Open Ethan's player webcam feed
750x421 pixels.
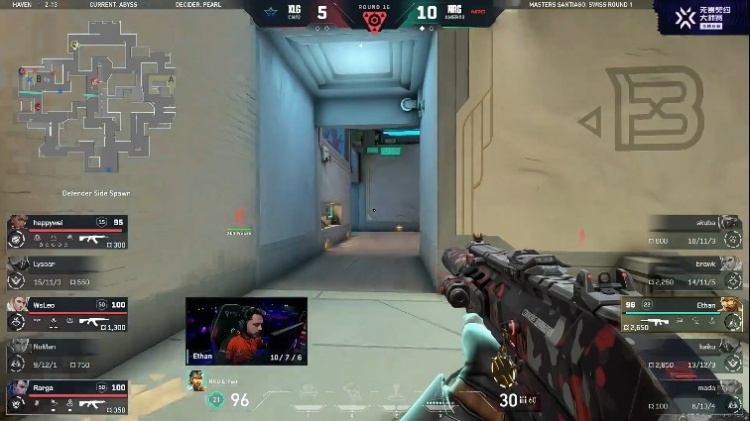(x=246, y=331)
